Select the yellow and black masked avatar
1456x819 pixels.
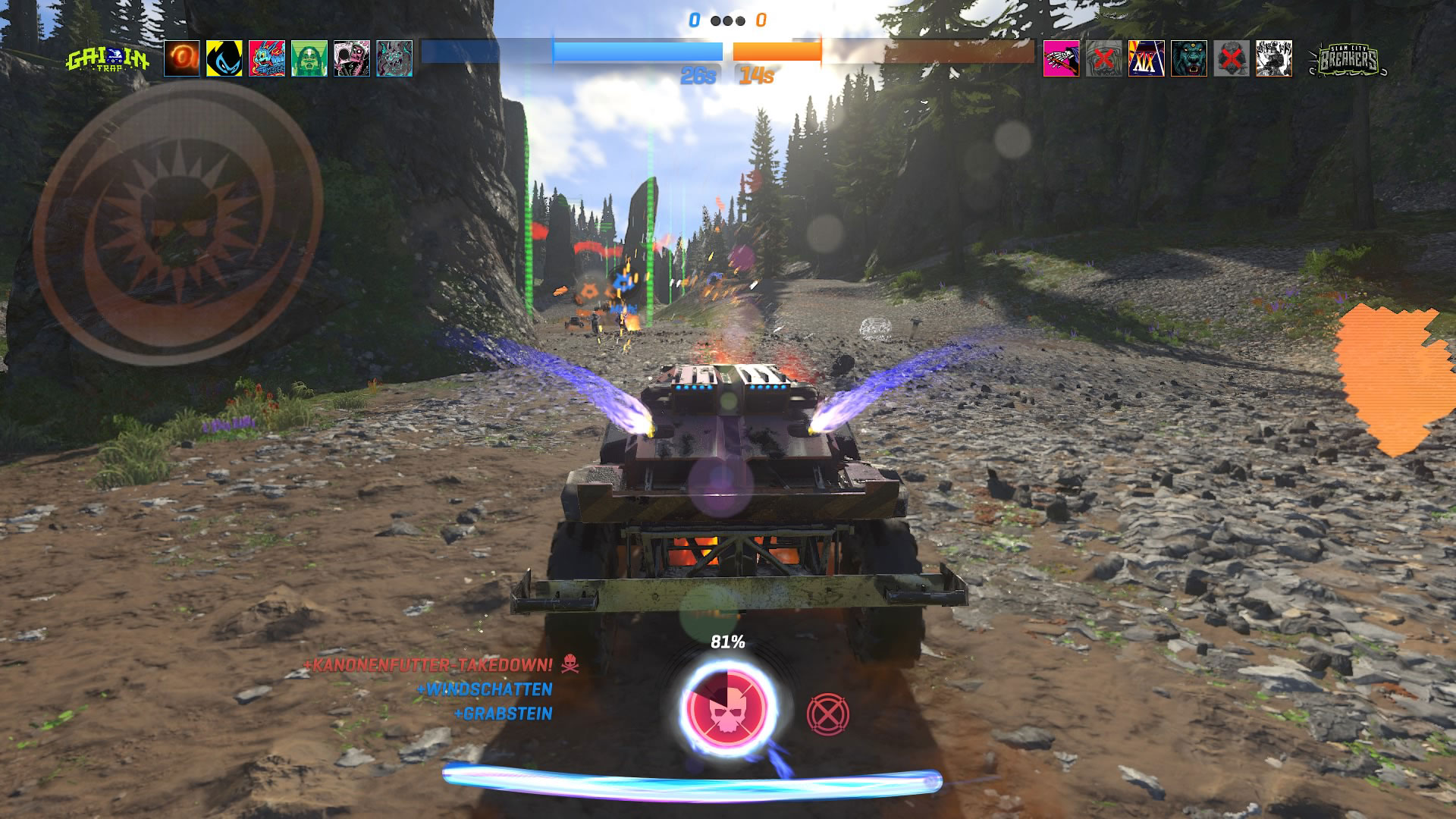coord(224,58)
